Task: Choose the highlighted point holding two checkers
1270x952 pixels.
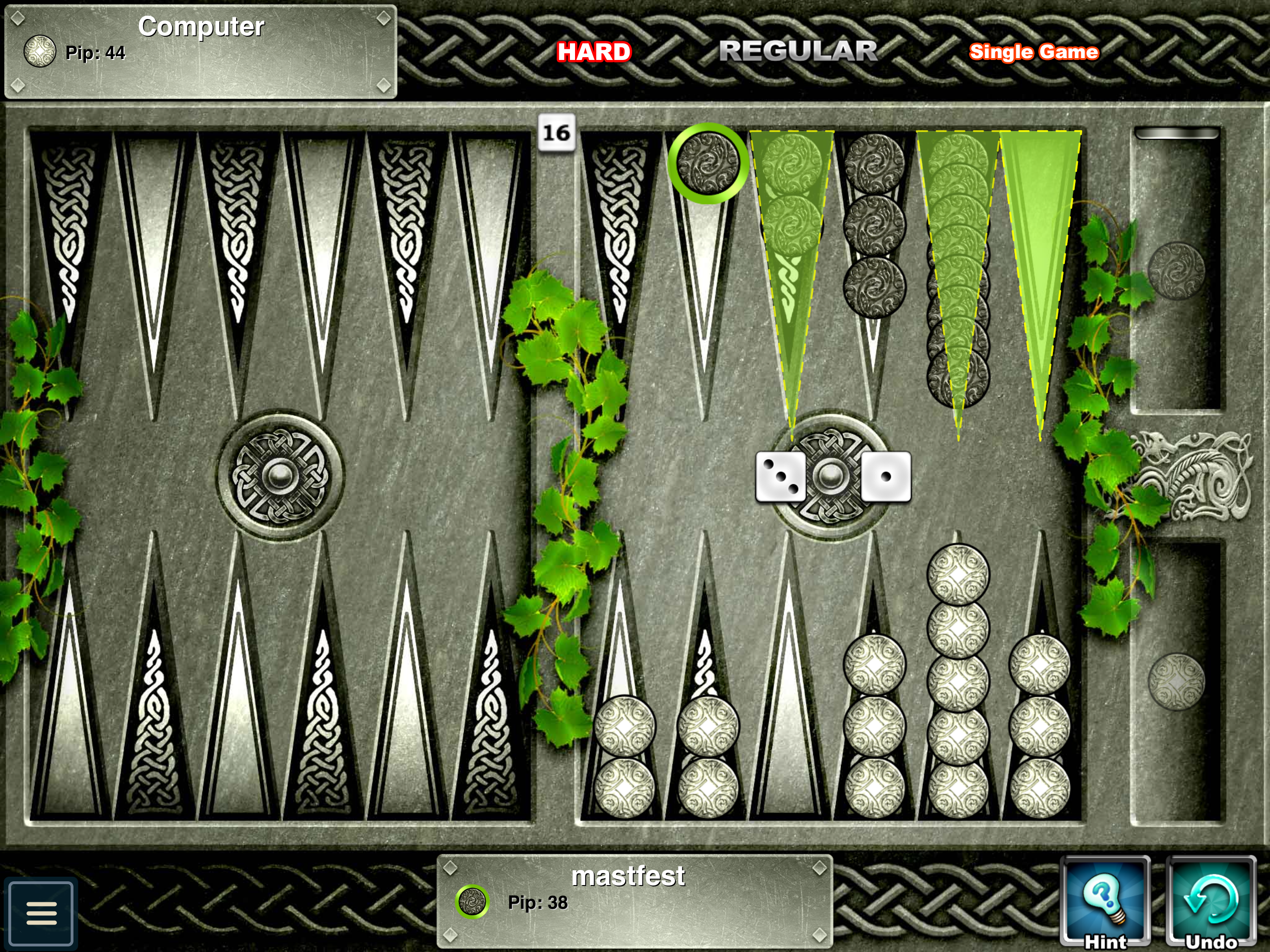Action: click(x=792, y=230)
